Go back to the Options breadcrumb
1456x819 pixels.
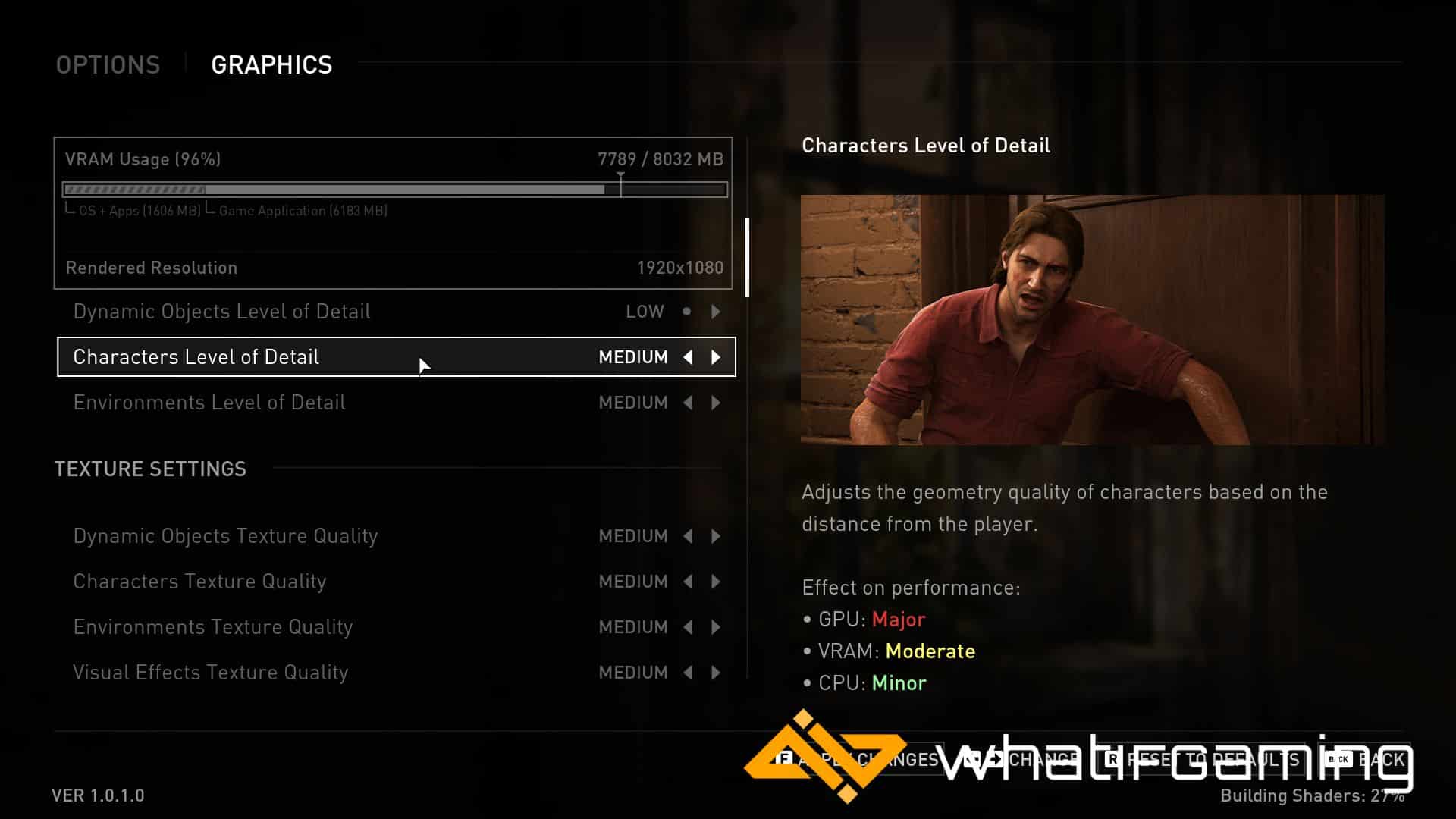[x=108, y=65]
